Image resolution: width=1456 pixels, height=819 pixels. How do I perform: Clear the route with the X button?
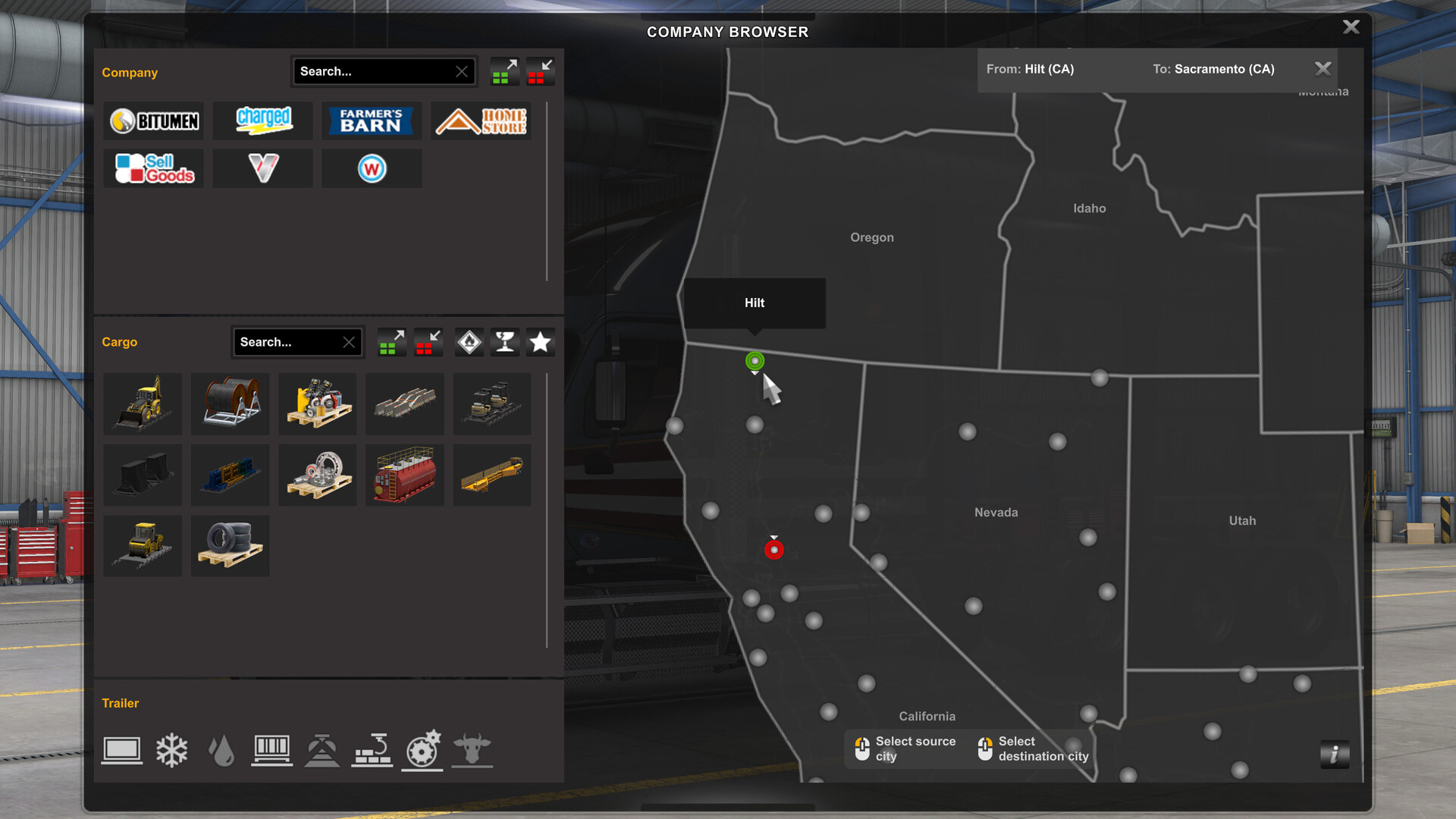click(1323, 68)
